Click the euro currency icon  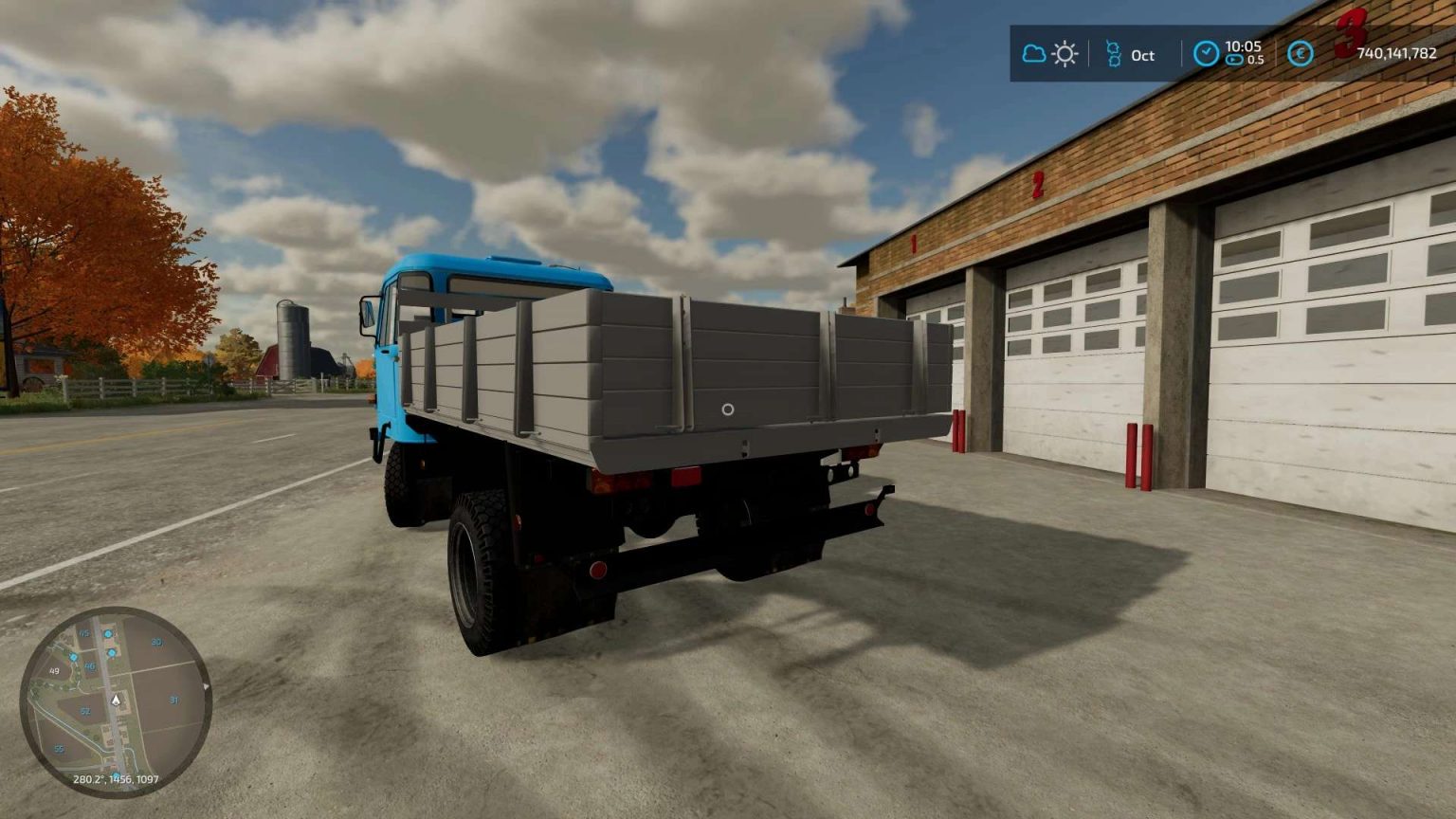pos(1300,53)
